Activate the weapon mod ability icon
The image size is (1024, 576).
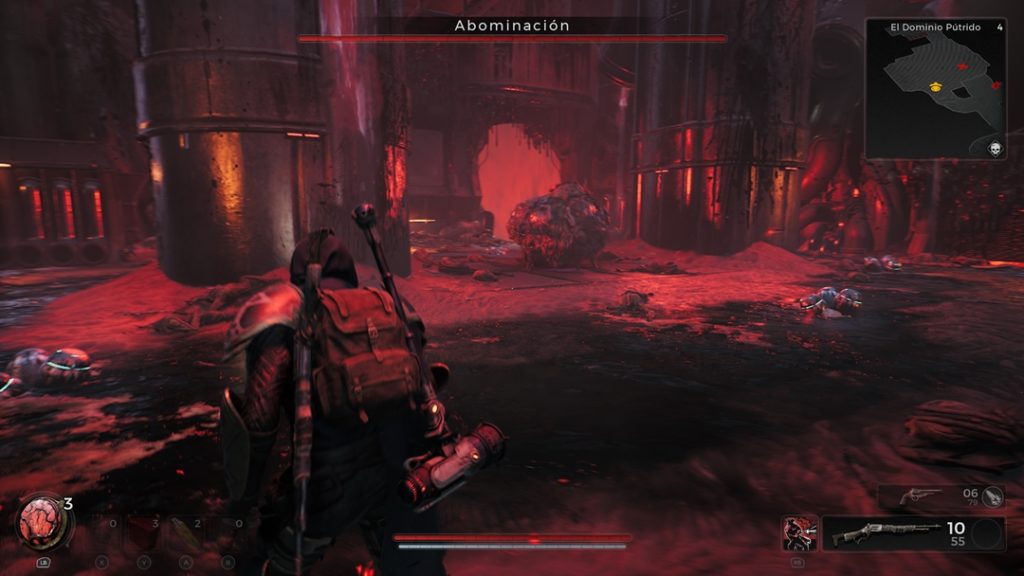tap(800, 533)
